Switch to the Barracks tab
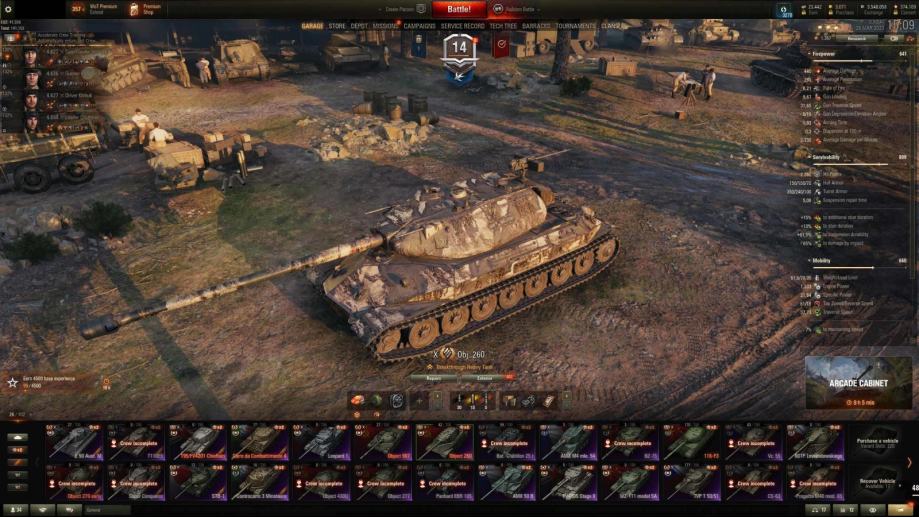This screenshot has height=517, width=919. [536, 26]
